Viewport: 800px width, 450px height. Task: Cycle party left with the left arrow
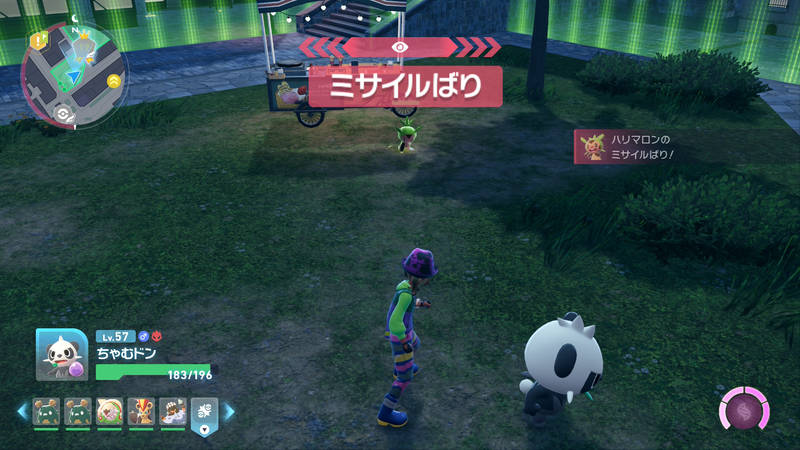20,411
